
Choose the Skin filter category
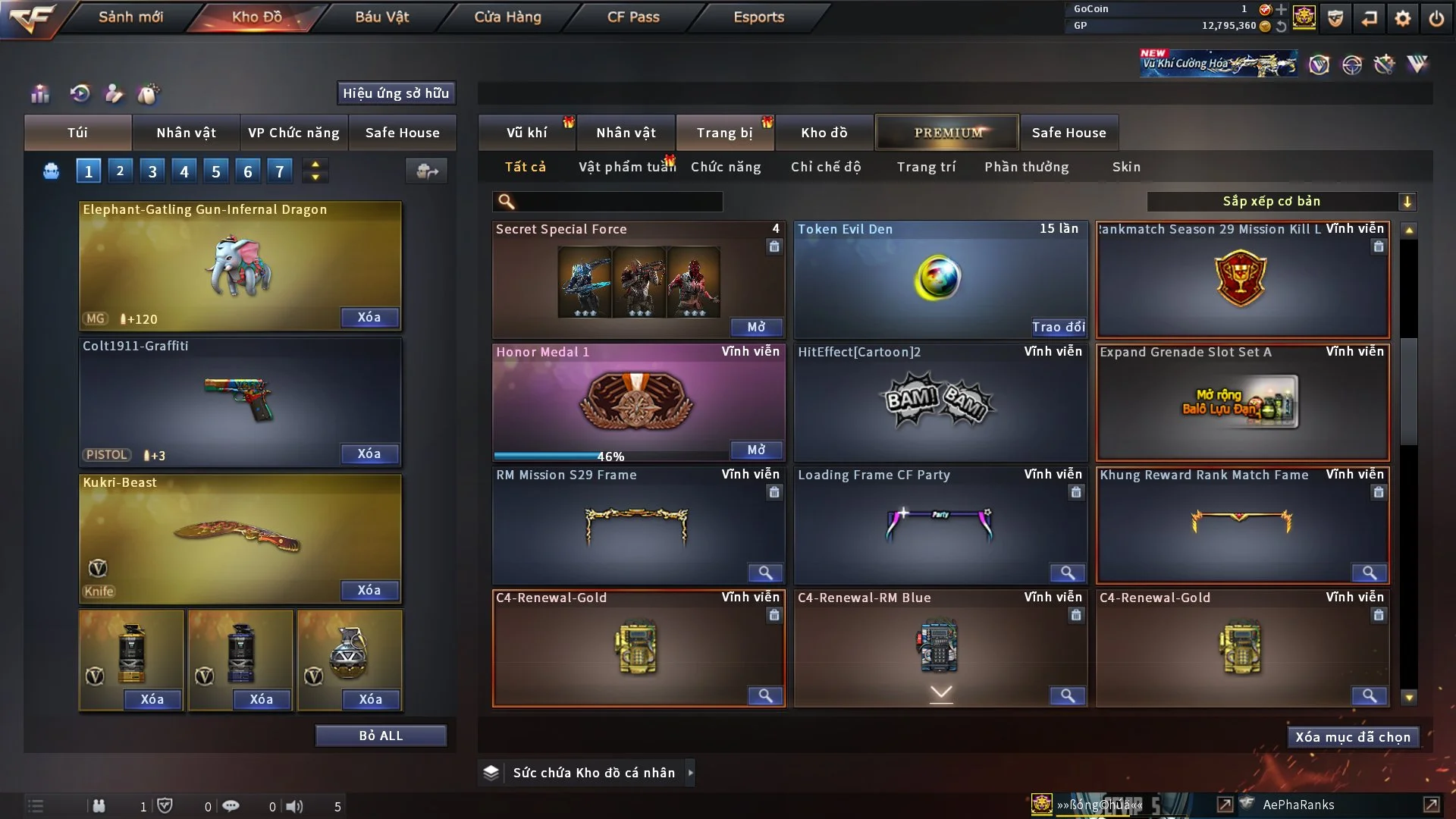[1126, 167]
